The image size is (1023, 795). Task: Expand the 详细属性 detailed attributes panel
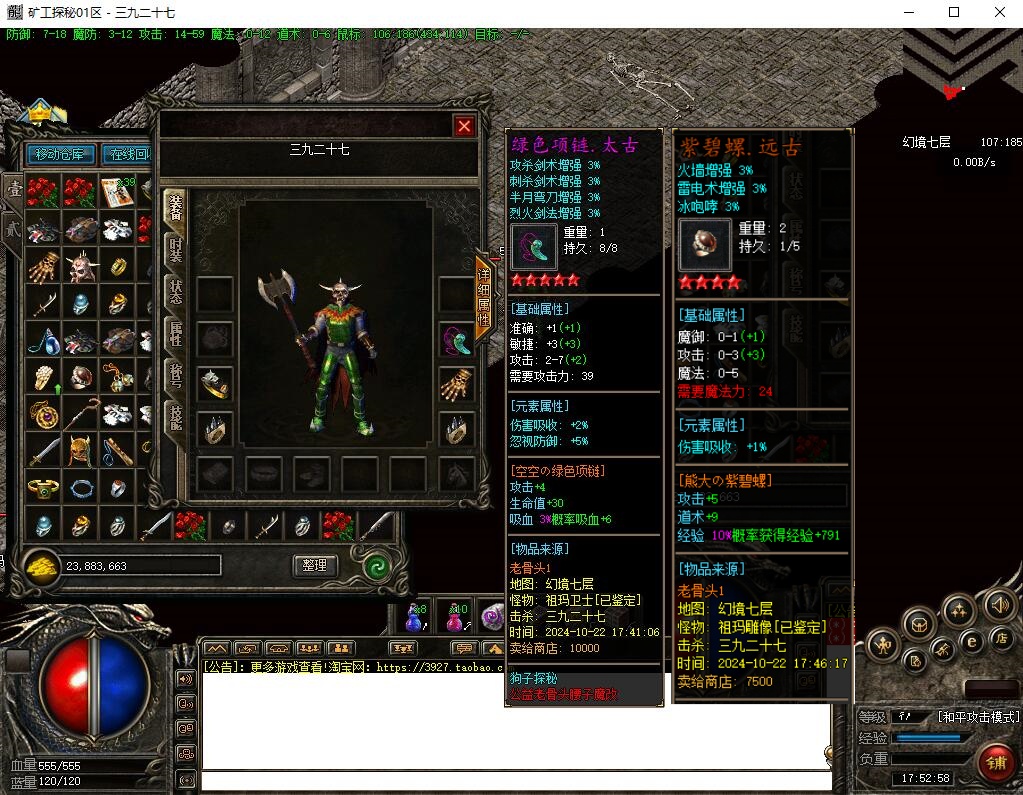point(484,297)
